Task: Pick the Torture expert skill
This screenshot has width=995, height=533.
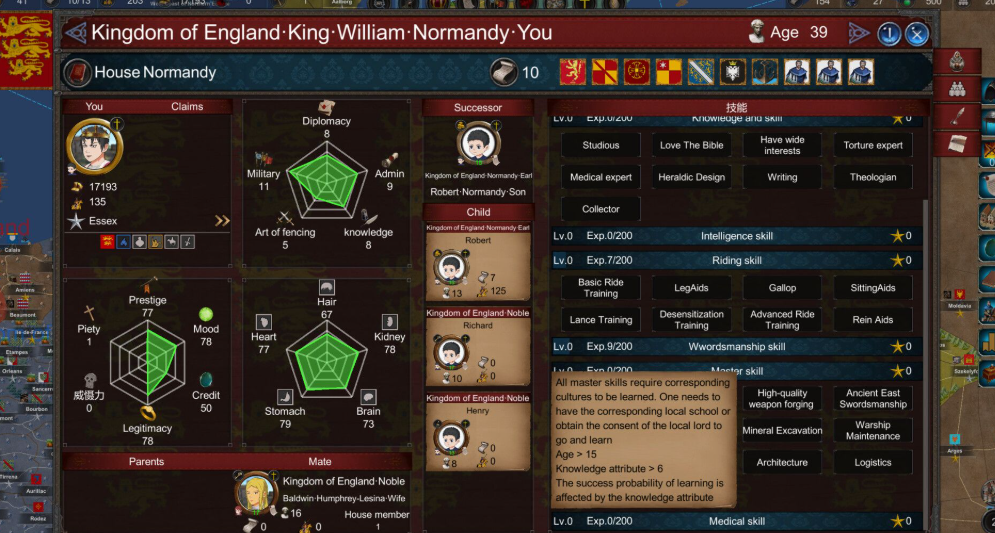Action: click(873, 145)
